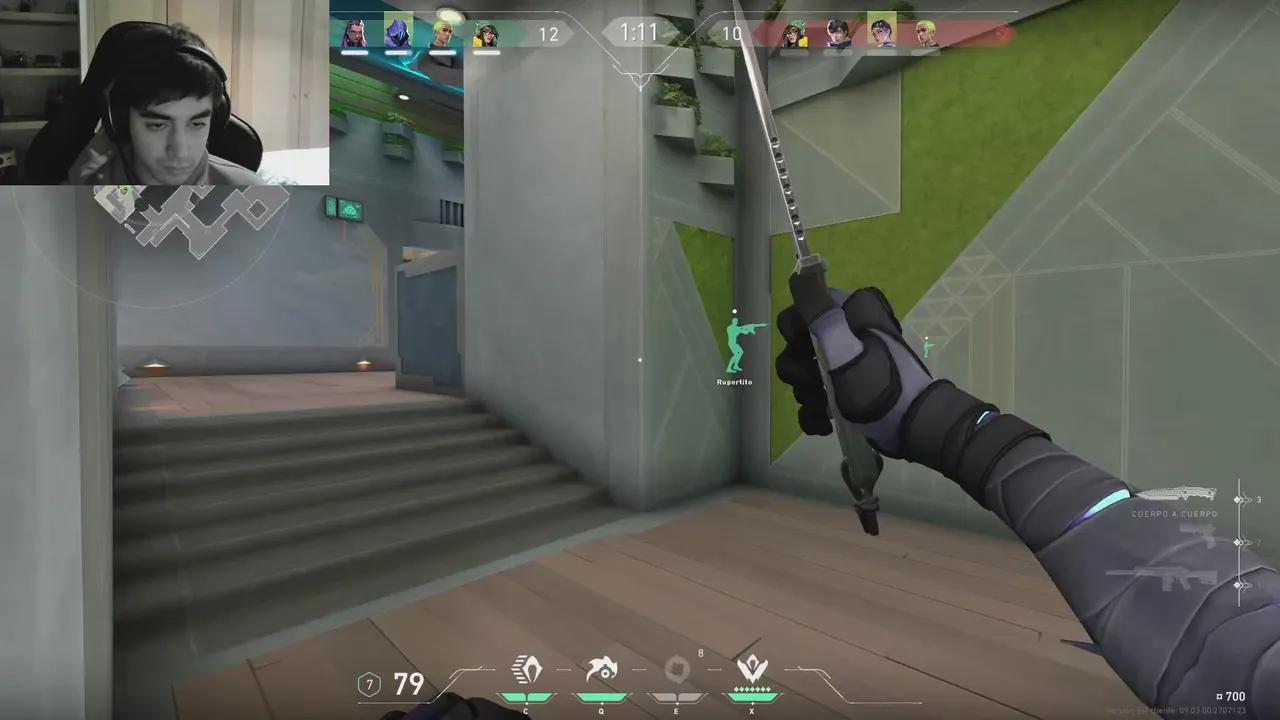
Task: Switch to the enemy team panel showing 10
Action: 731,34
